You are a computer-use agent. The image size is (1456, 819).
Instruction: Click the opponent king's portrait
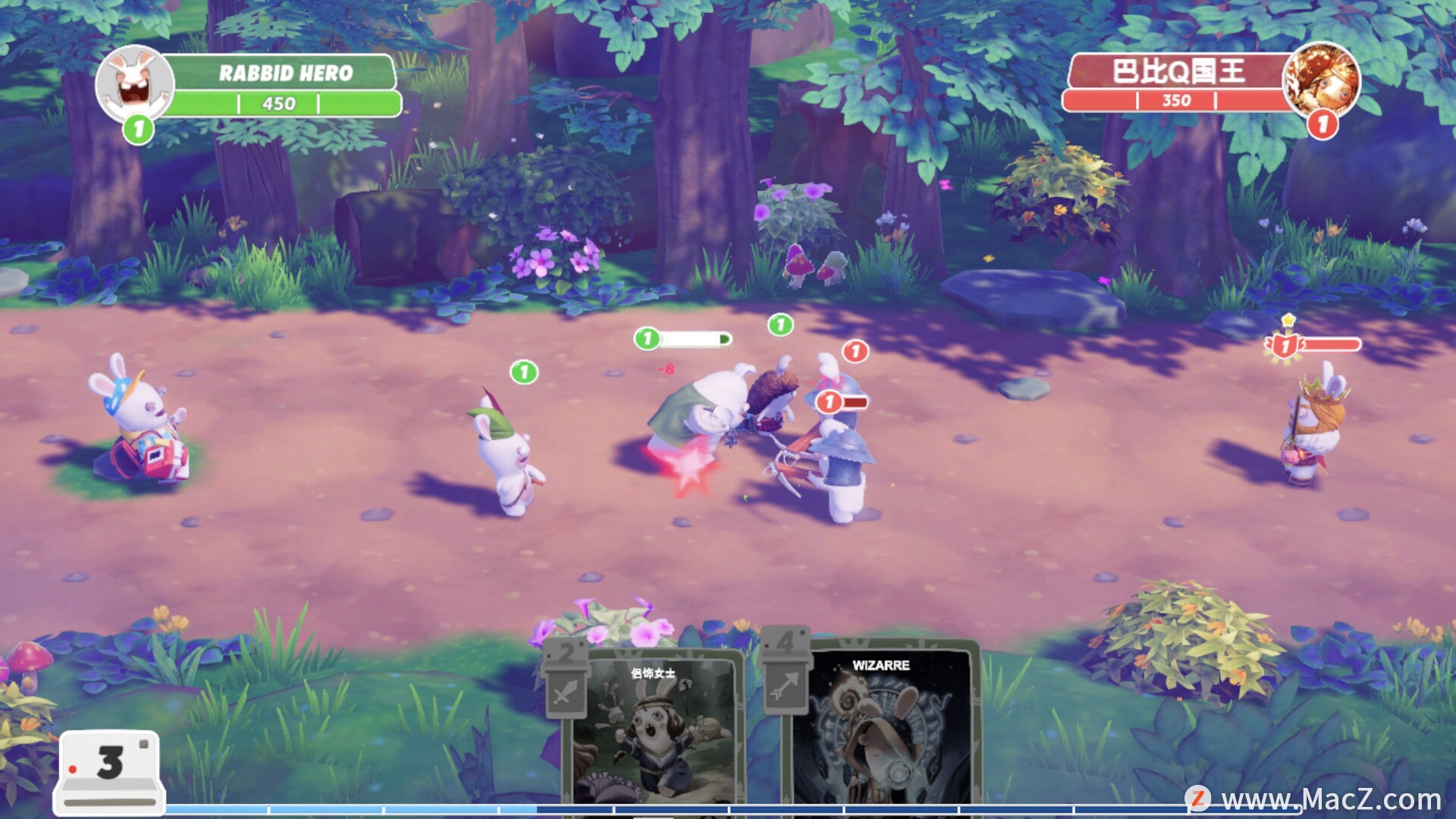tap(1320, 80)
